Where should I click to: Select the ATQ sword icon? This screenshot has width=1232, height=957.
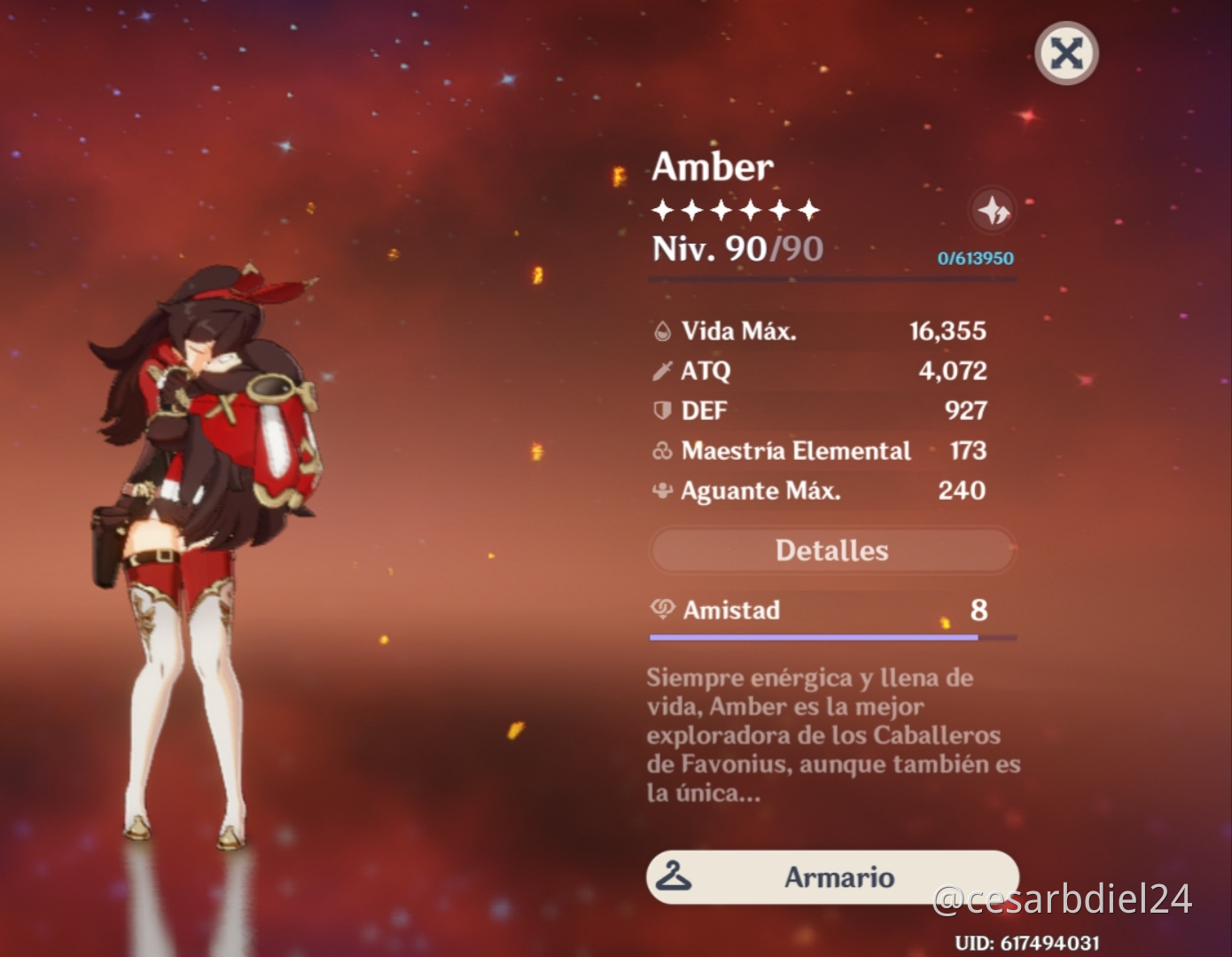(x=661, y=371)
